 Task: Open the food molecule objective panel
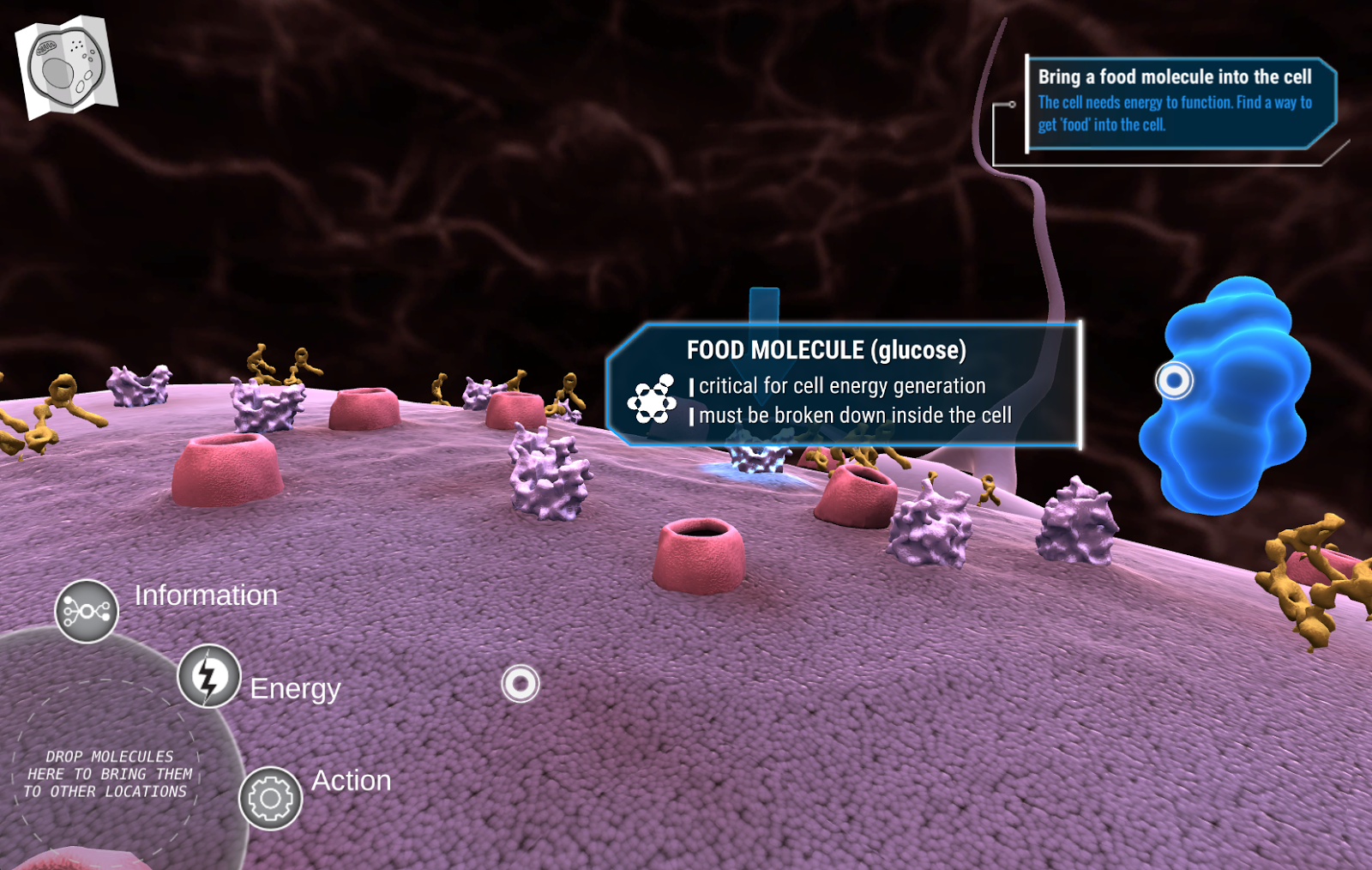1179,101
